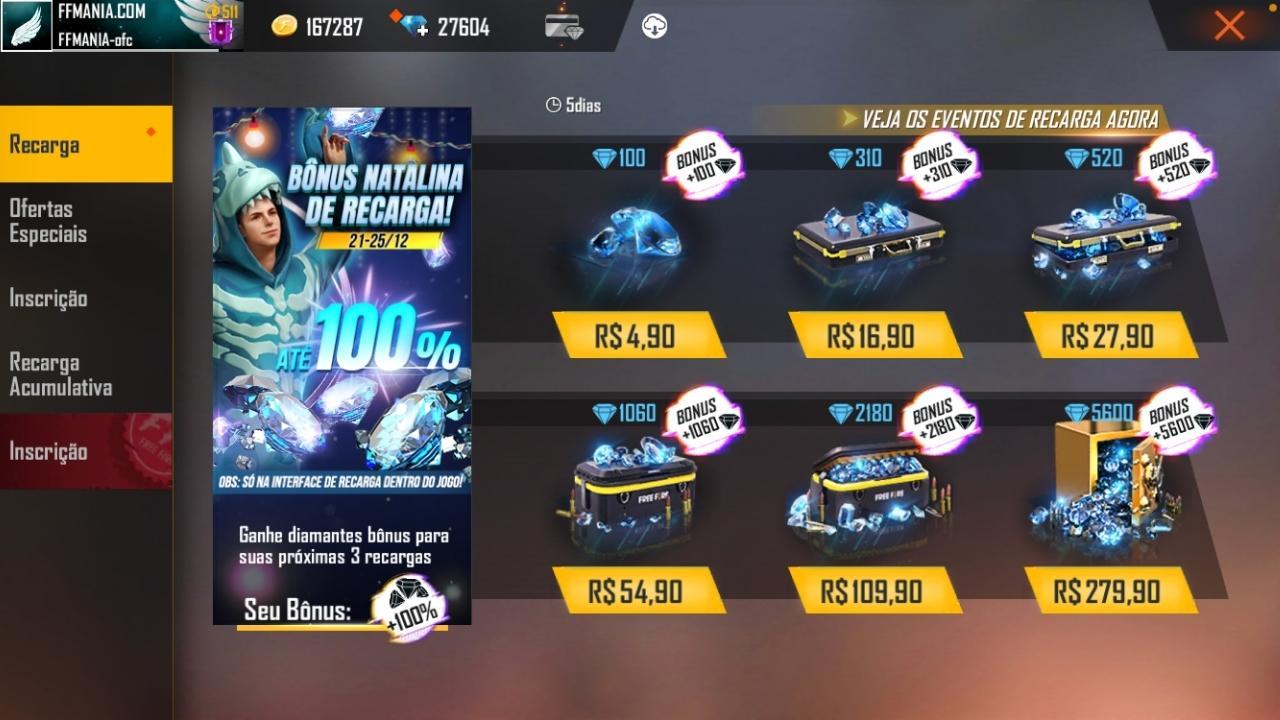Open the Bônus Natalina Christmas banner

point(340,300)
